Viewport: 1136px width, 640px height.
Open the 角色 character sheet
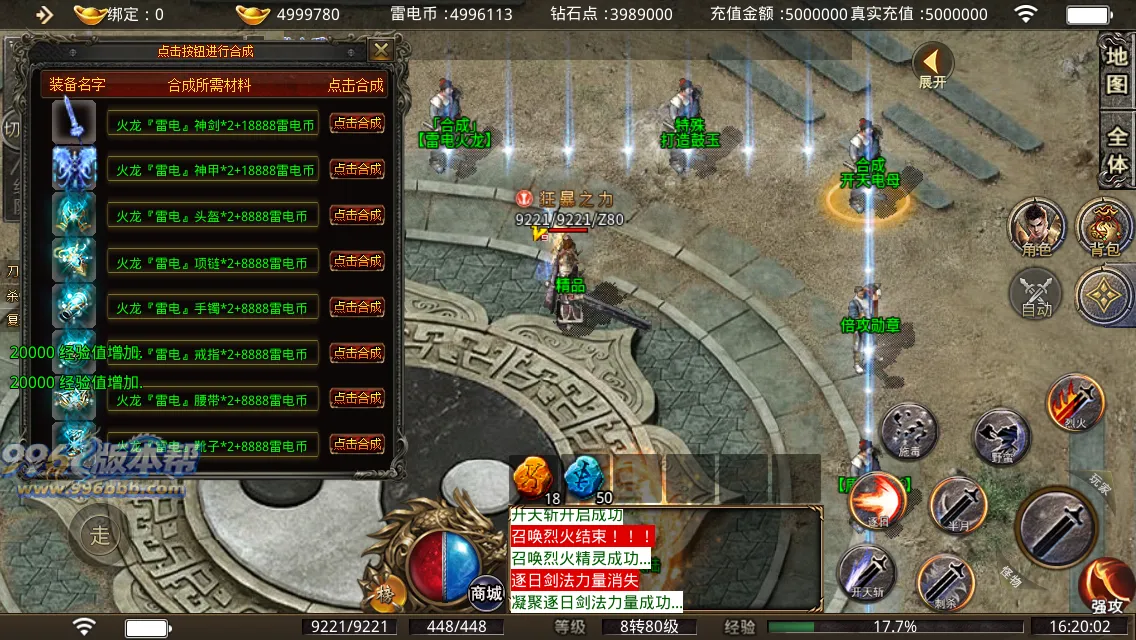coord(1036,226)
